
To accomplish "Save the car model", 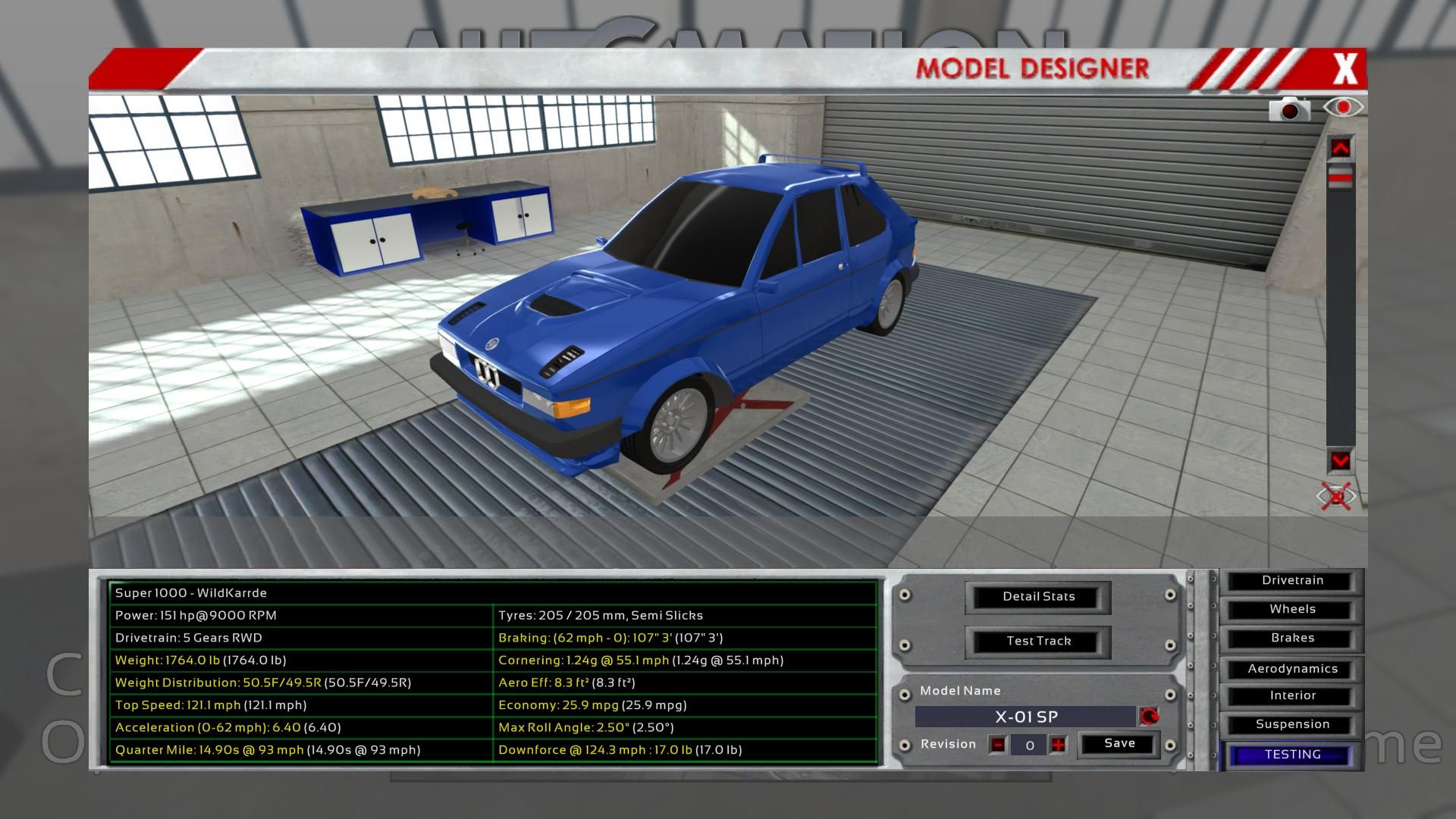I will click(x=1119, y=744).
